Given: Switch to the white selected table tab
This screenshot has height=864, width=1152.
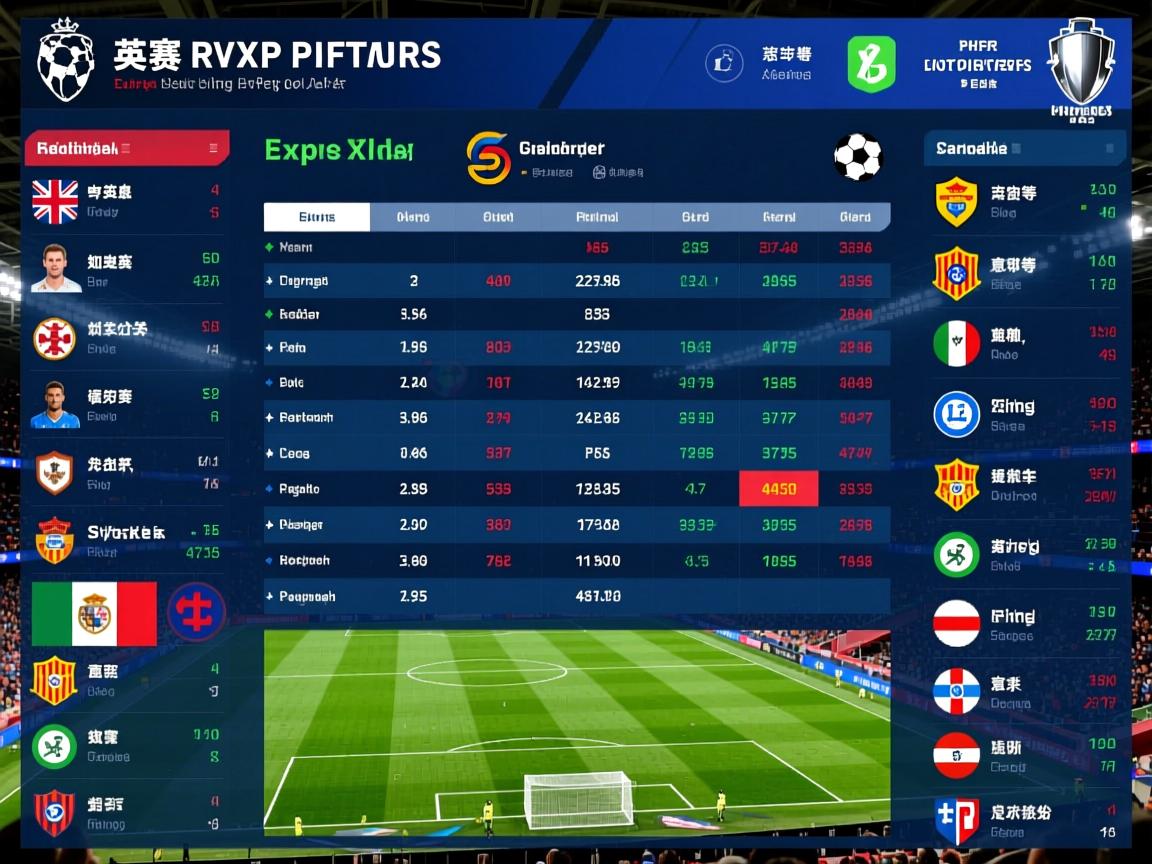Looking at the screenshot, I should point(317,217).
